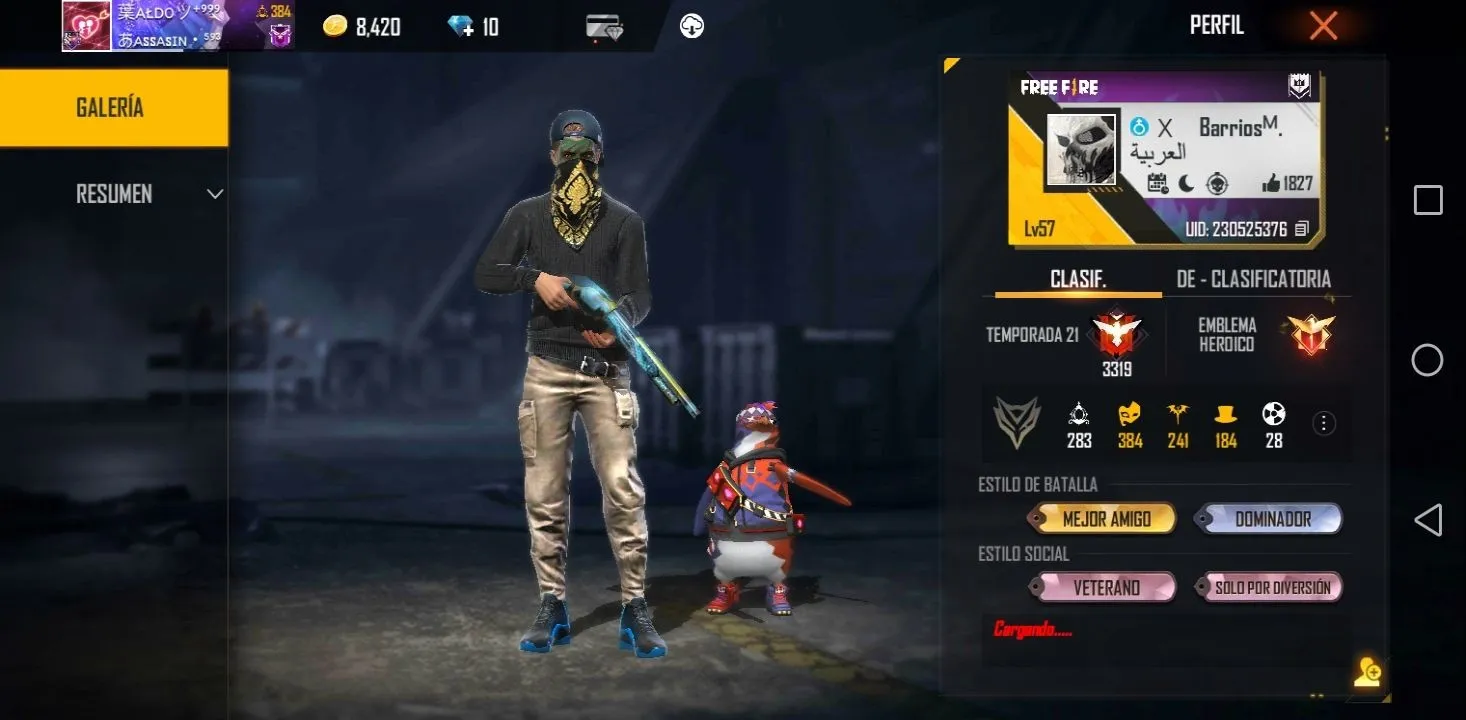Click the skull profile avatar
The width and height of the screenshot is (1466, 720).
[1081, 150]
